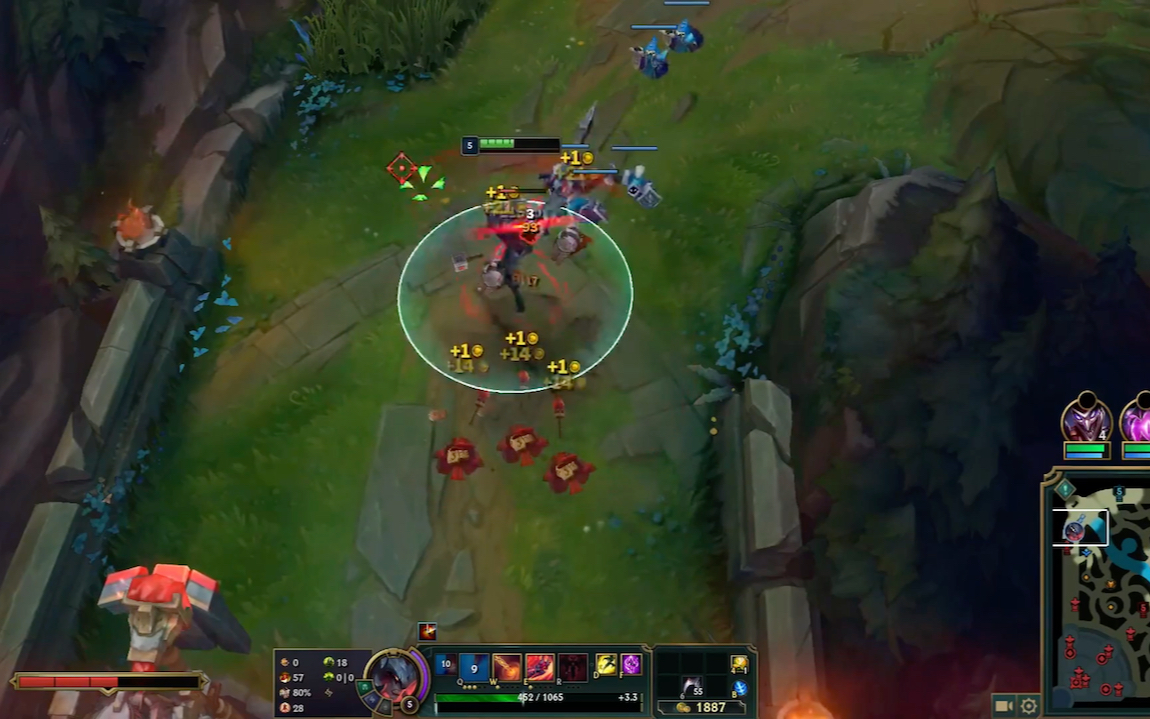
Task: Select the scythe item in inventory
Action: (x=692, y=686)
